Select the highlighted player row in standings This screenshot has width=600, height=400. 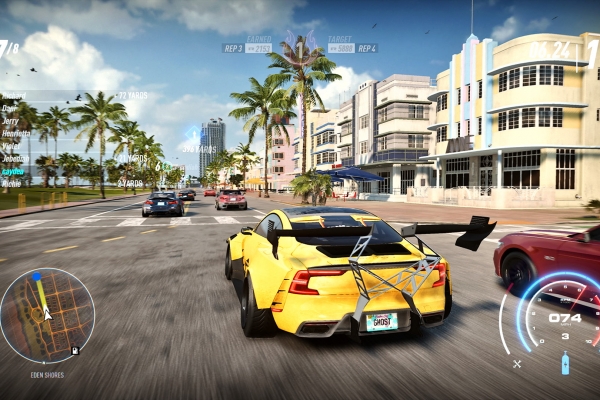click(x=13, y=171)
